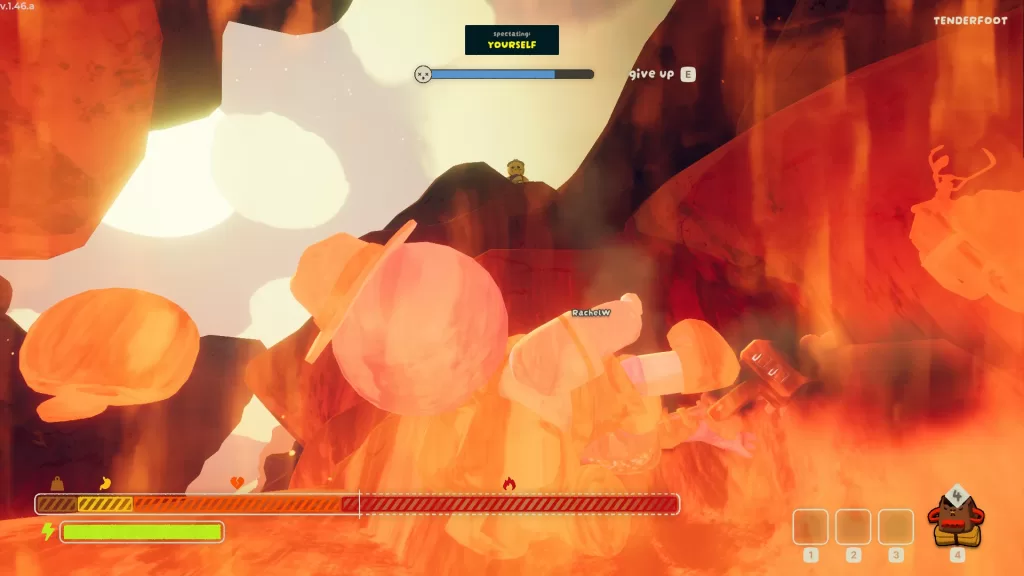Click the spectating YOURSELF label
The height and width of the screenshot is (576, 1024).
[511, 40]
